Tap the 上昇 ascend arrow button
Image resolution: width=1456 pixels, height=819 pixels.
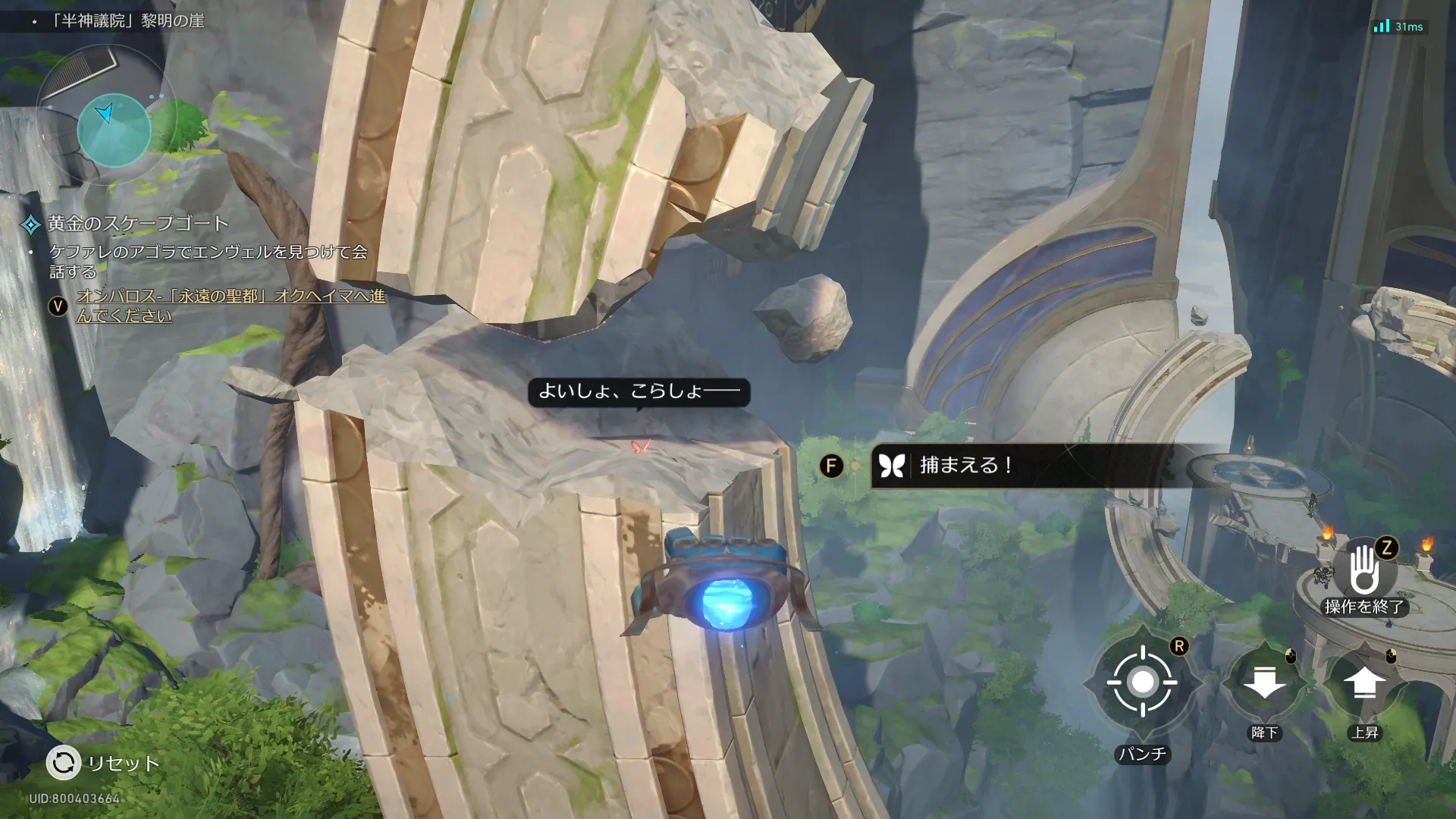coord(1364,683)
